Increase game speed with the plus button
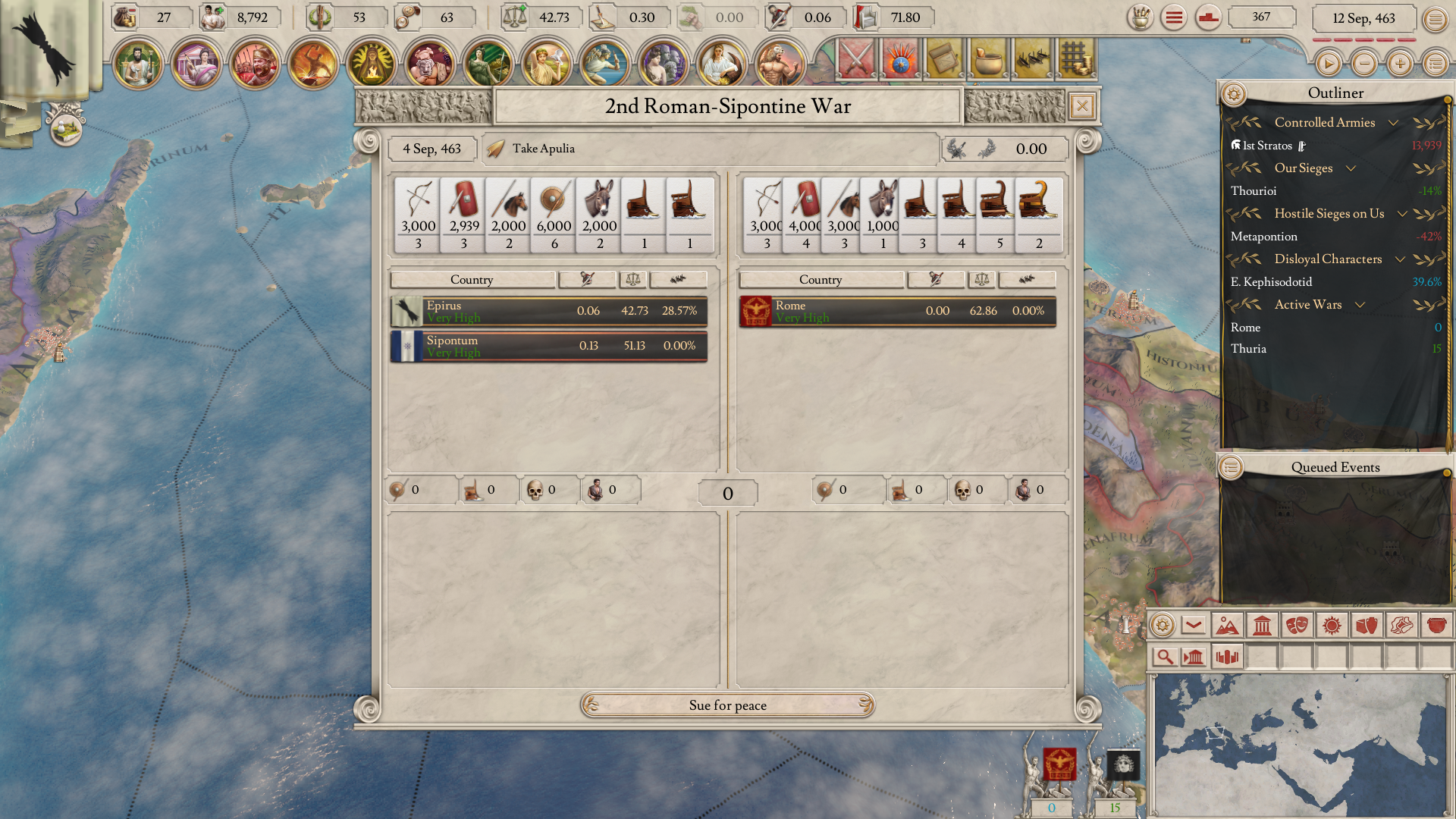Screen dimensions: 1456x819 (1400, 64)
